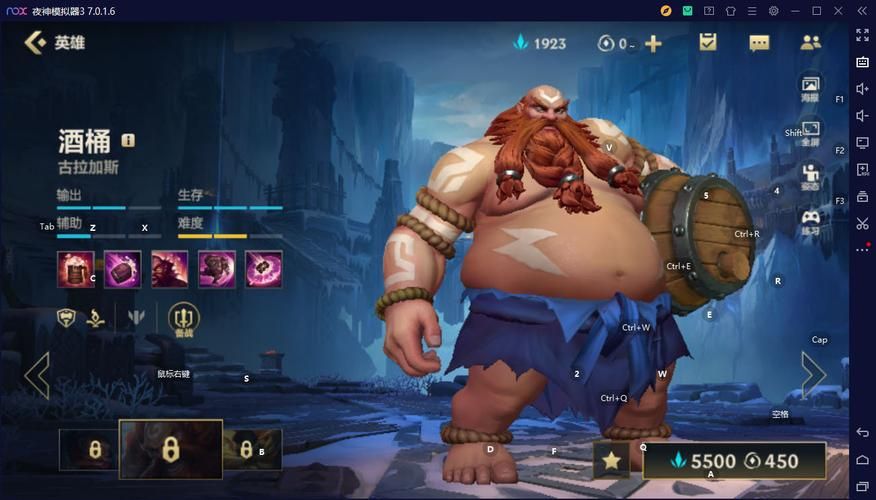Open the hero info icon beside 酒桶
Image resolution: width=876 pixels, height=500 pixels.
128,140
